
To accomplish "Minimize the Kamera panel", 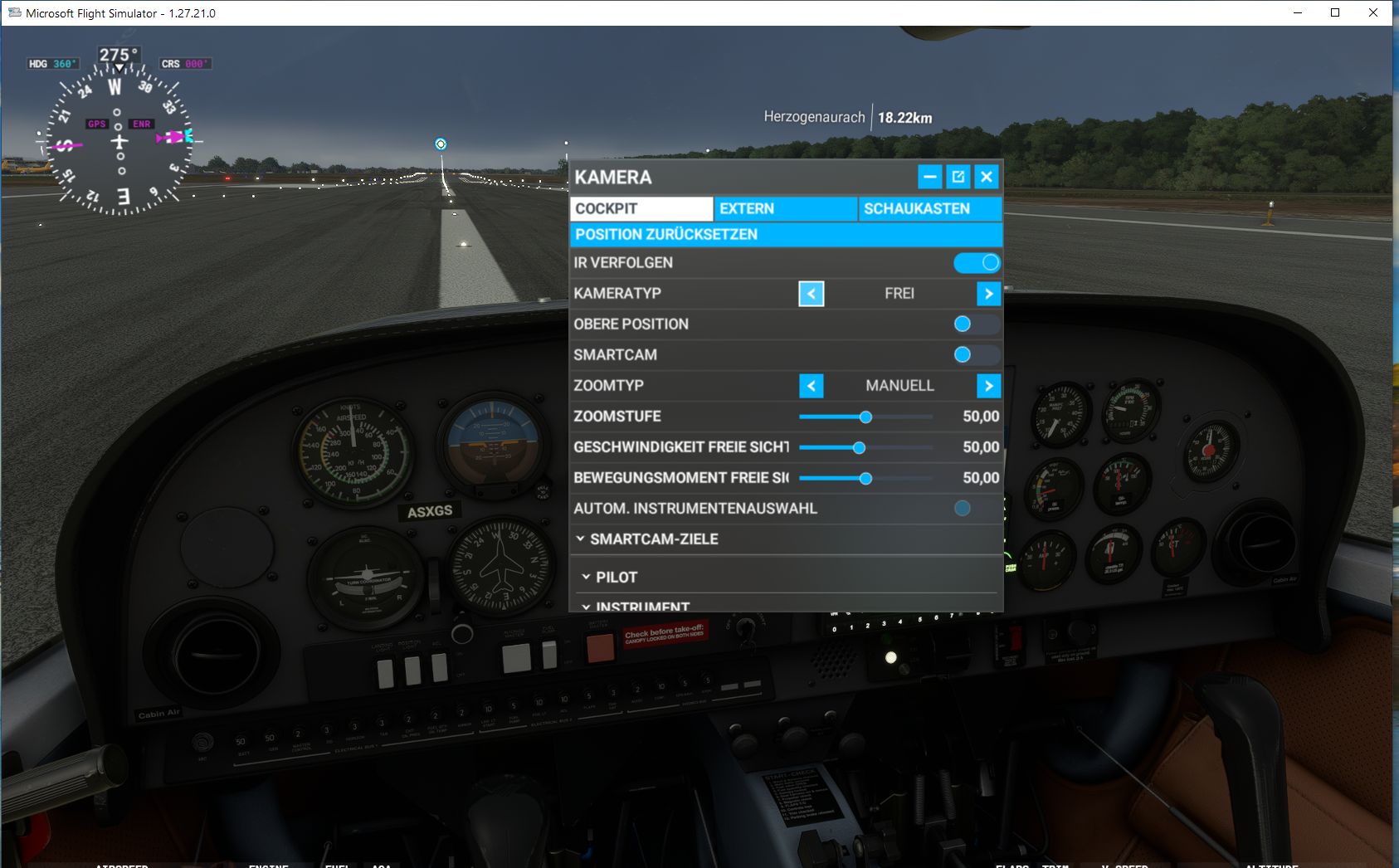I will (x=928, y=176).
